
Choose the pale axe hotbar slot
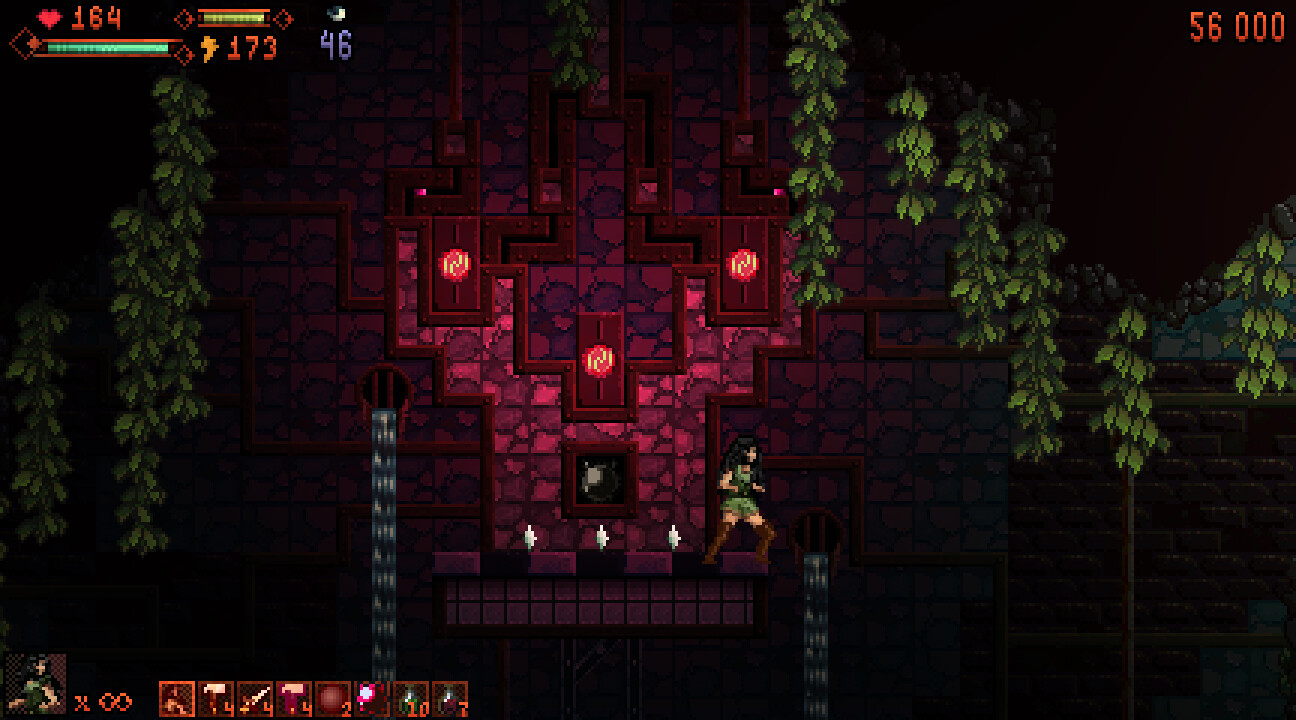tap(216, 699)
